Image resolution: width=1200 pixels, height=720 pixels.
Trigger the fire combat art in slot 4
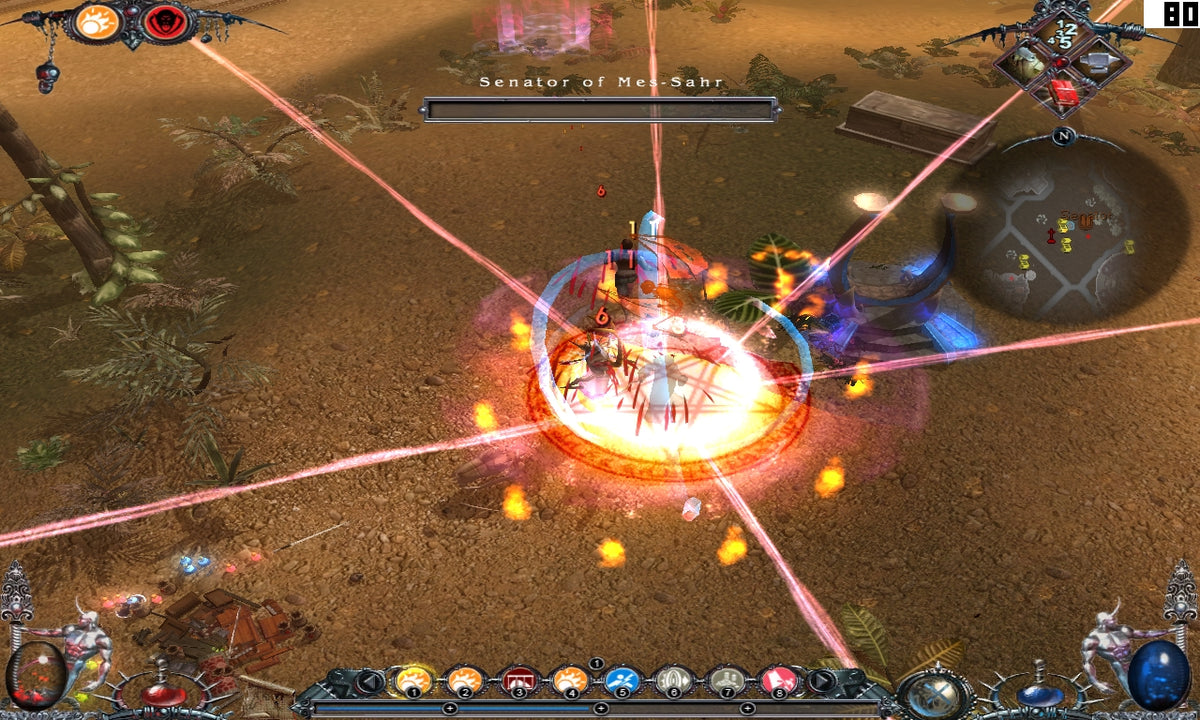(x=570, y=681)
